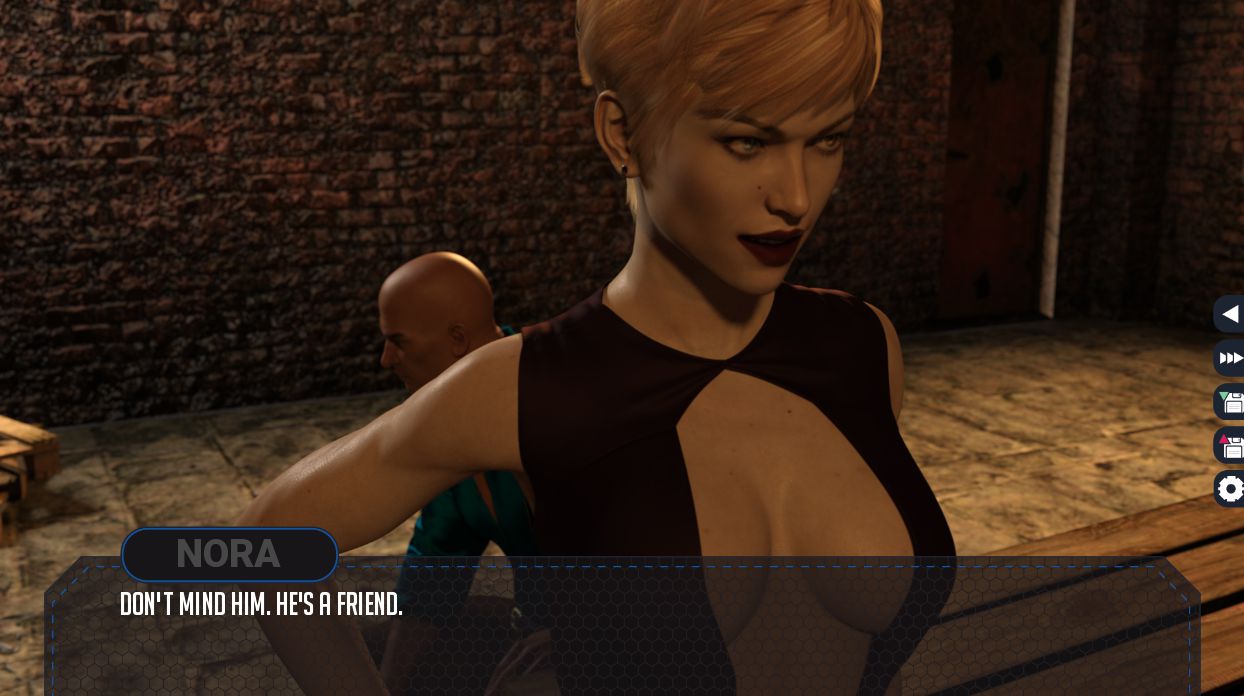Activate the triple-arrow skip button
Viewport: 1244px width, 696px height.
click(x=1230, y=358)
